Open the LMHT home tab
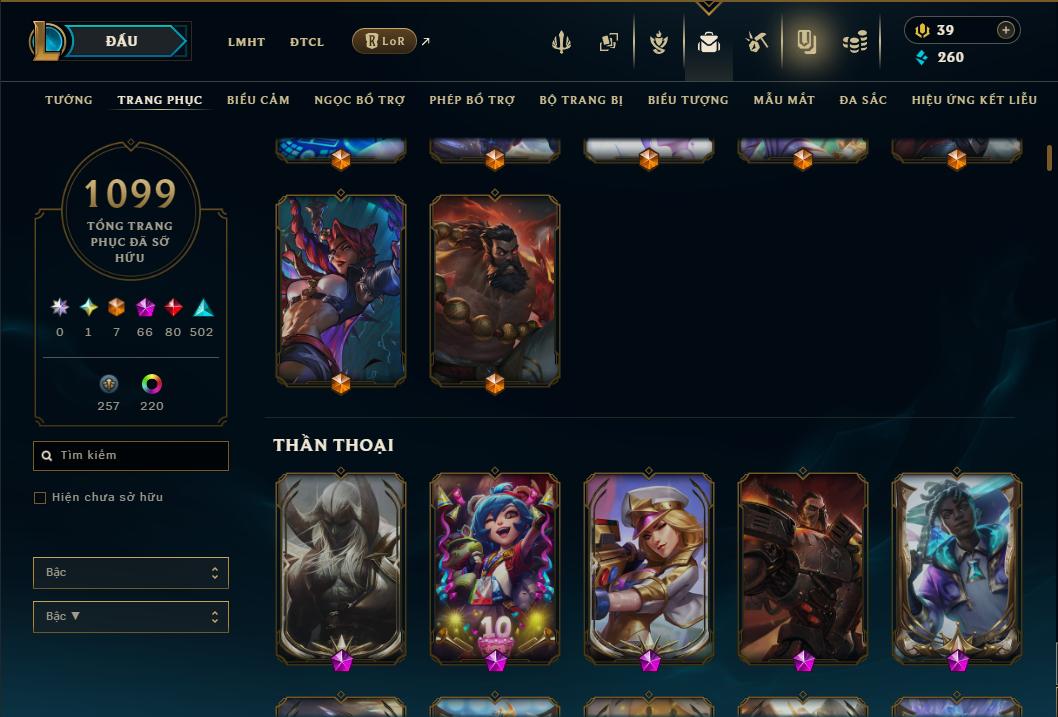 246,42
